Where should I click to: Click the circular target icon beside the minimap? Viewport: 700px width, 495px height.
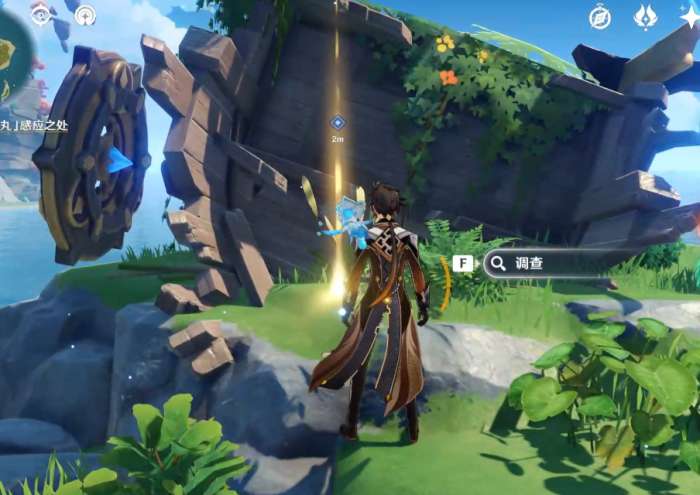41,14
